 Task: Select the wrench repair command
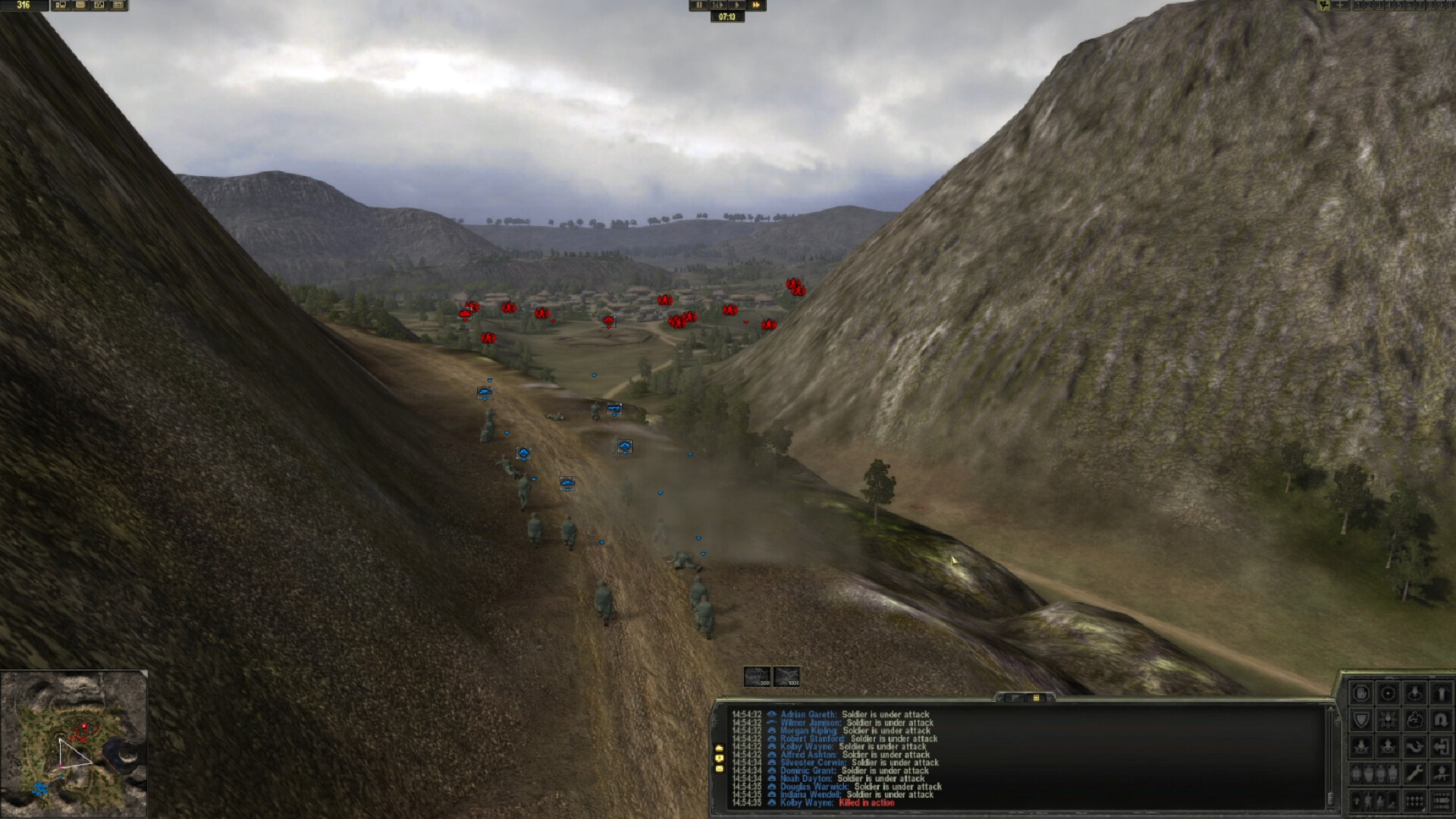tap(1414, 772)
